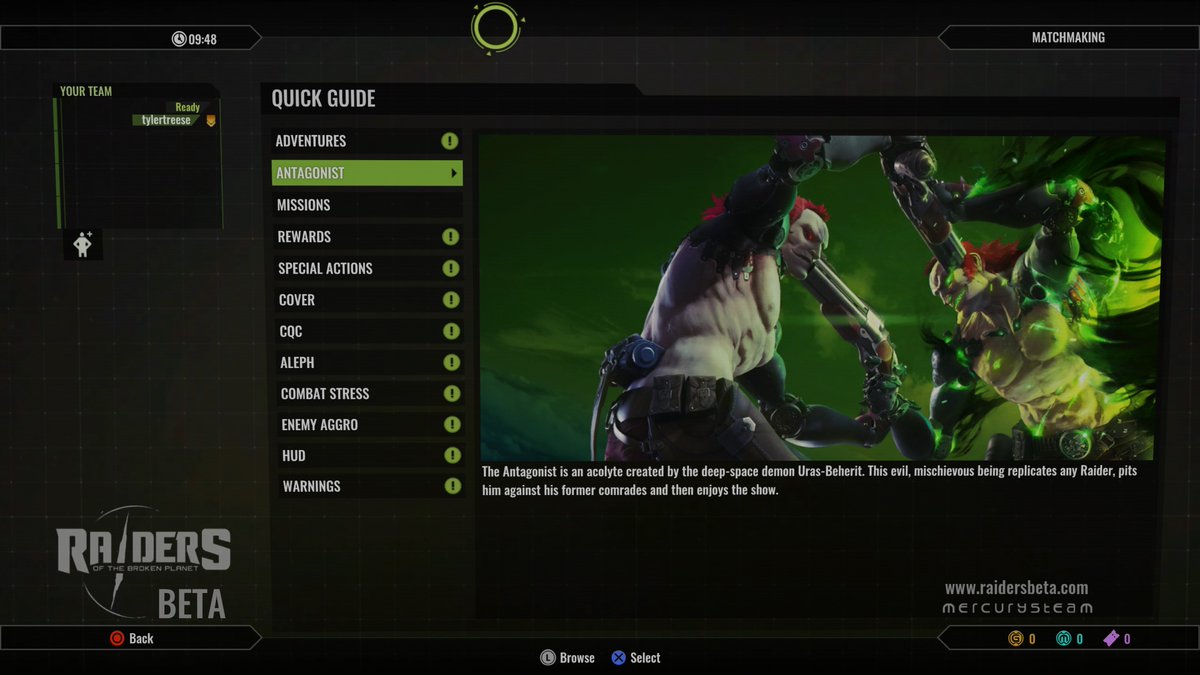The image size is (1200, 675).
Task: Select player tylertreese in team list
Action: 166,120
